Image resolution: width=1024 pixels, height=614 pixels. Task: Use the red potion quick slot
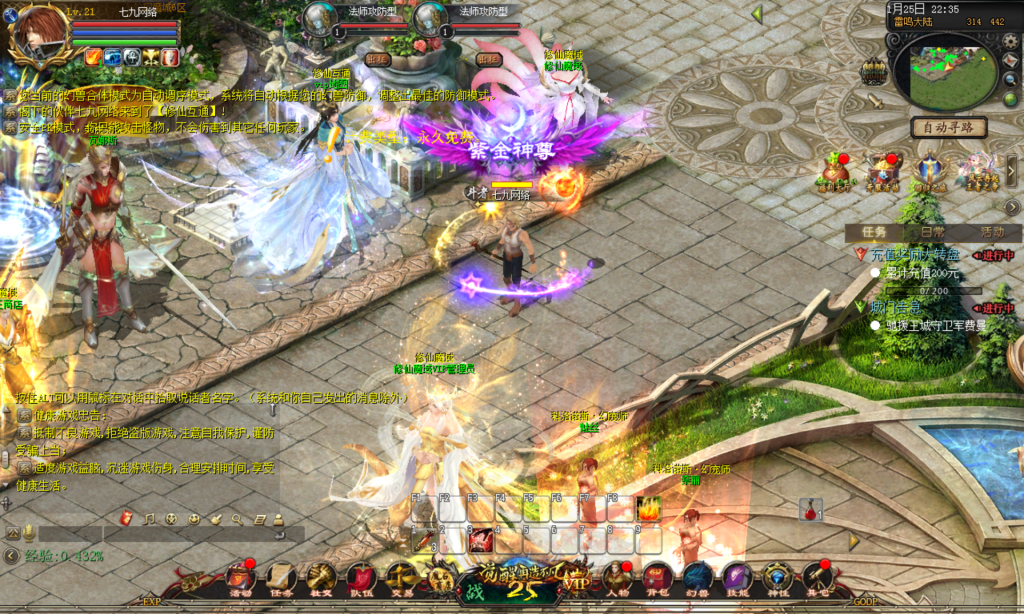coord(810,508)
